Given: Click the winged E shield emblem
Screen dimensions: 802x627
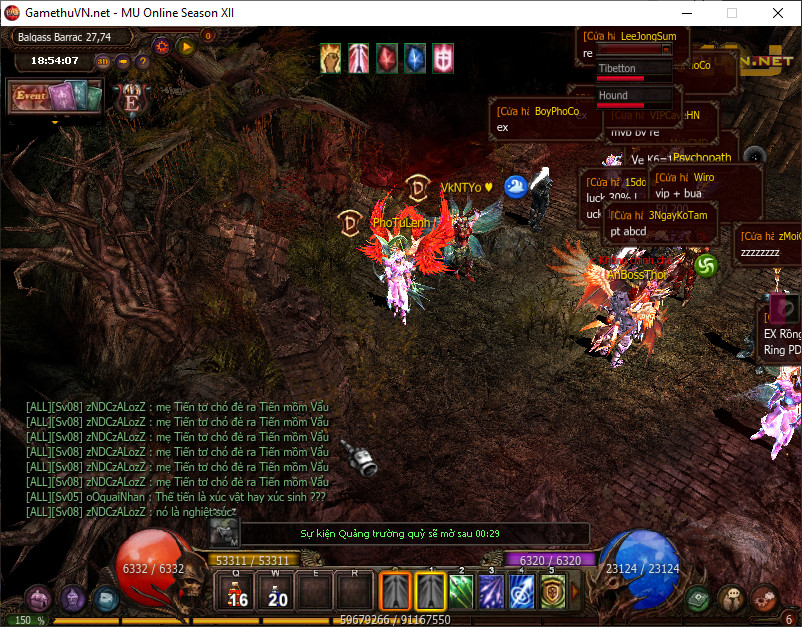Looking at the screenshot, I should point(130,97).
